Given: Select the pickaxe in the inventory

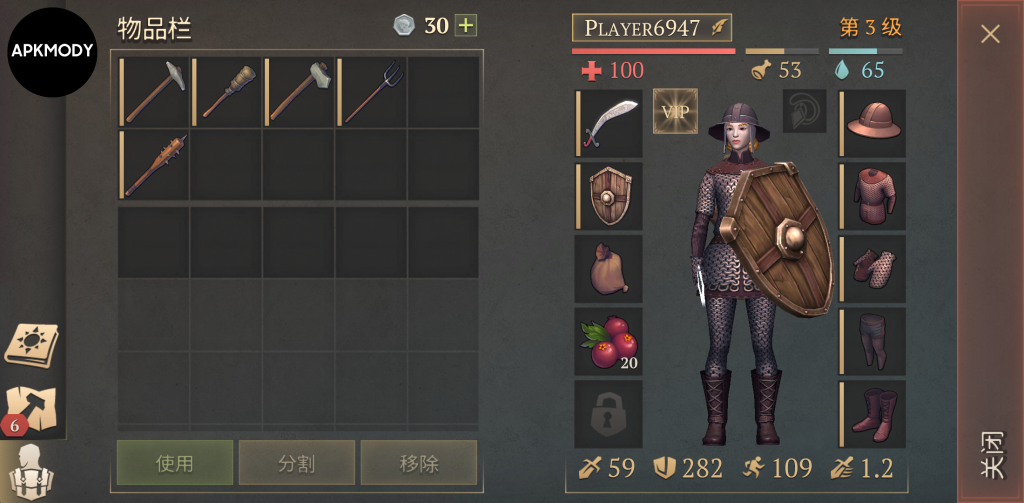Looking at the screenshot, I should click(x=155, y=92).
